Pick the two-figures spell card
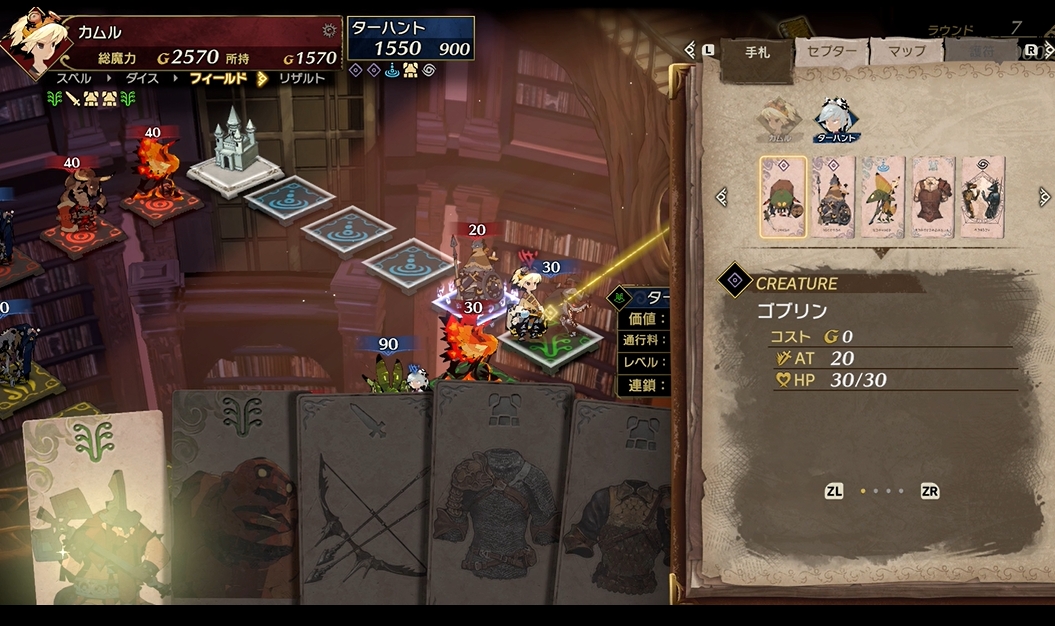The height and width of the screenshot is (626, 1055). [982, 197]
